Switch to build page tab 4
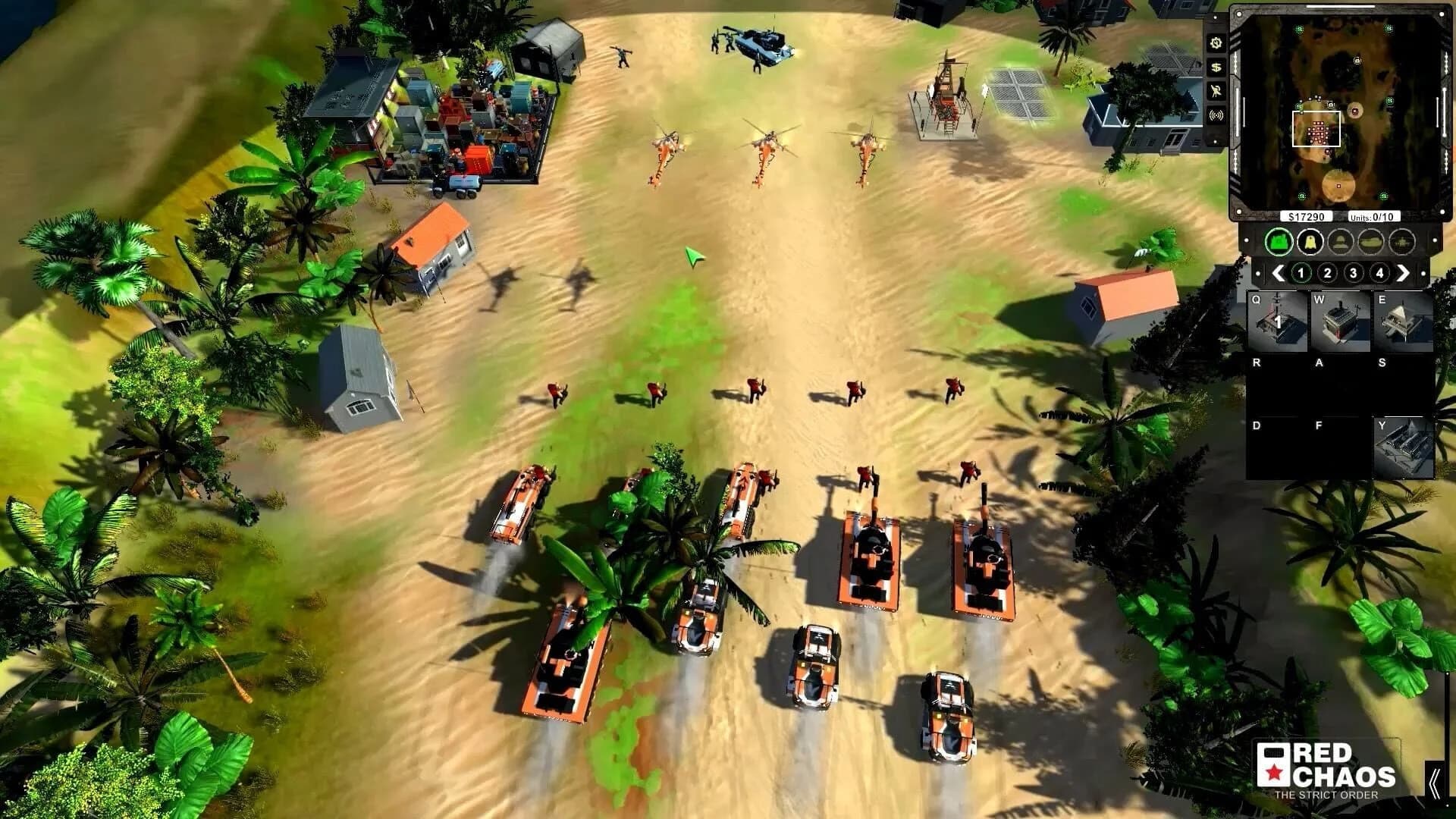Viewport: 1456px width, 819px height. tap(1381, 273)
